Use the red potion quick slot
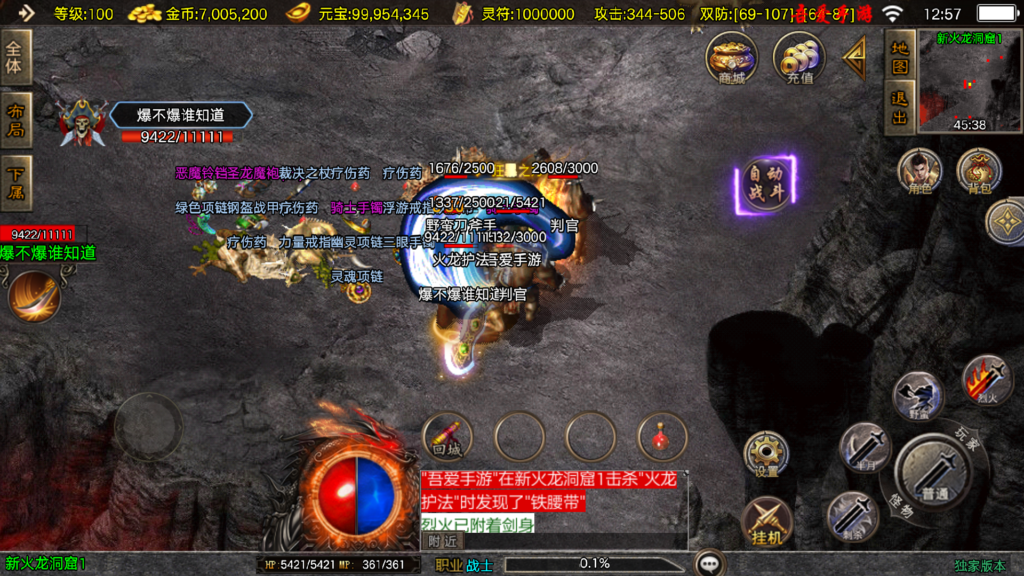 coord(662,436)
